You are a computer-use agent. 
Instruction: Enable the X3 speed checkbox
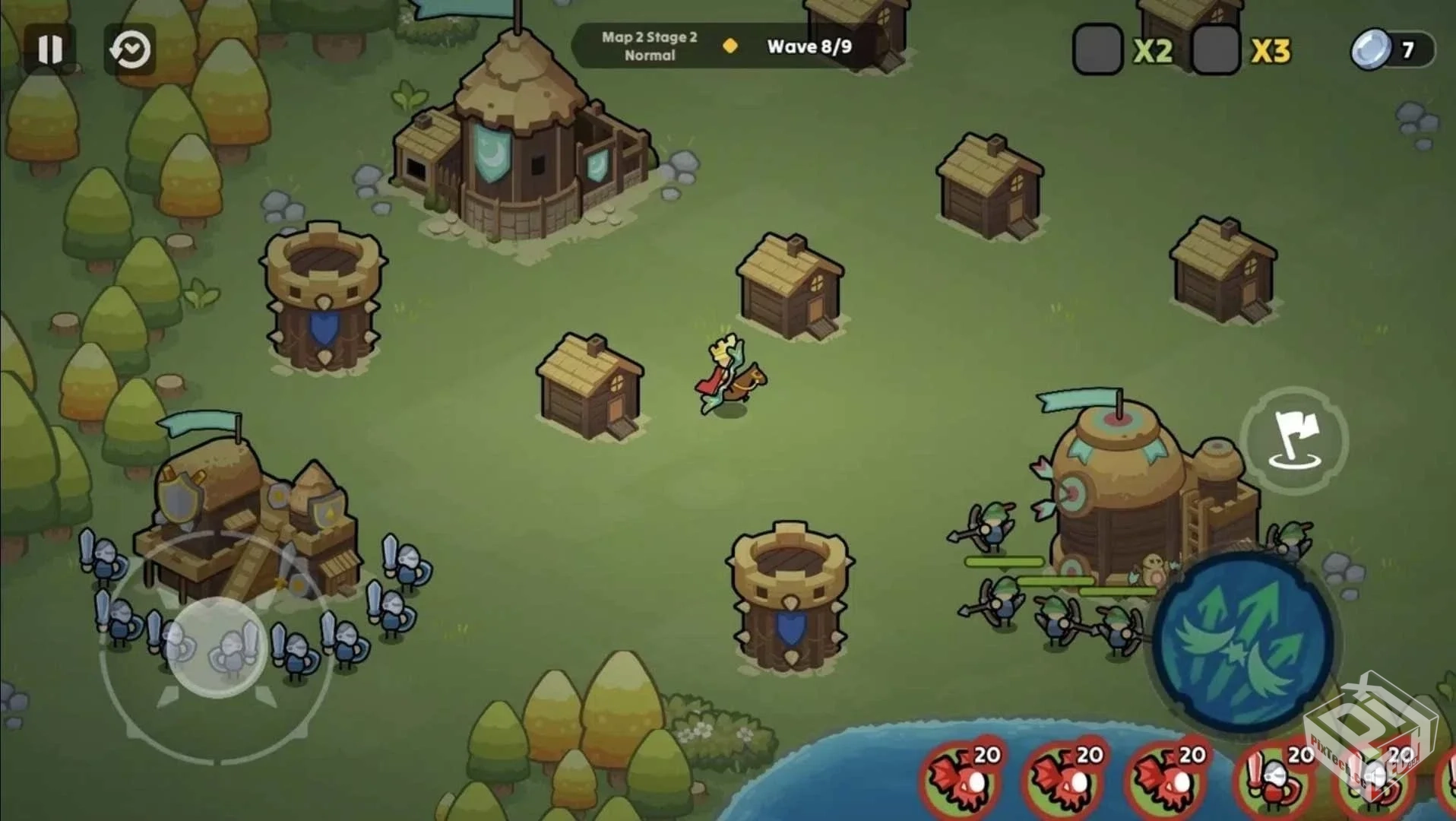click(1215, 50)
